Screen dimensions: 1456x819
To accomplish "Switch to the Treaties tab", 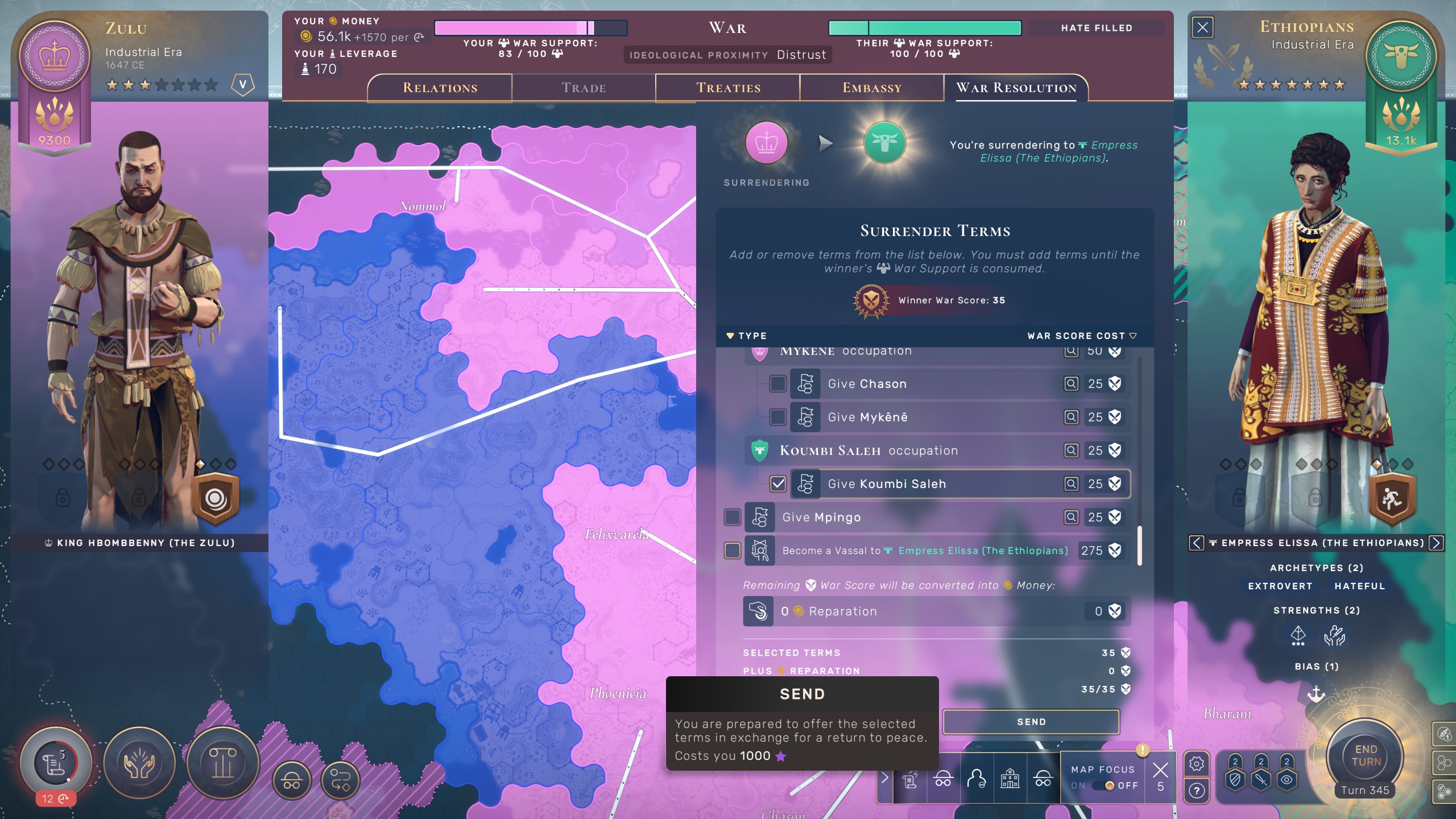I will pos(728,88).
